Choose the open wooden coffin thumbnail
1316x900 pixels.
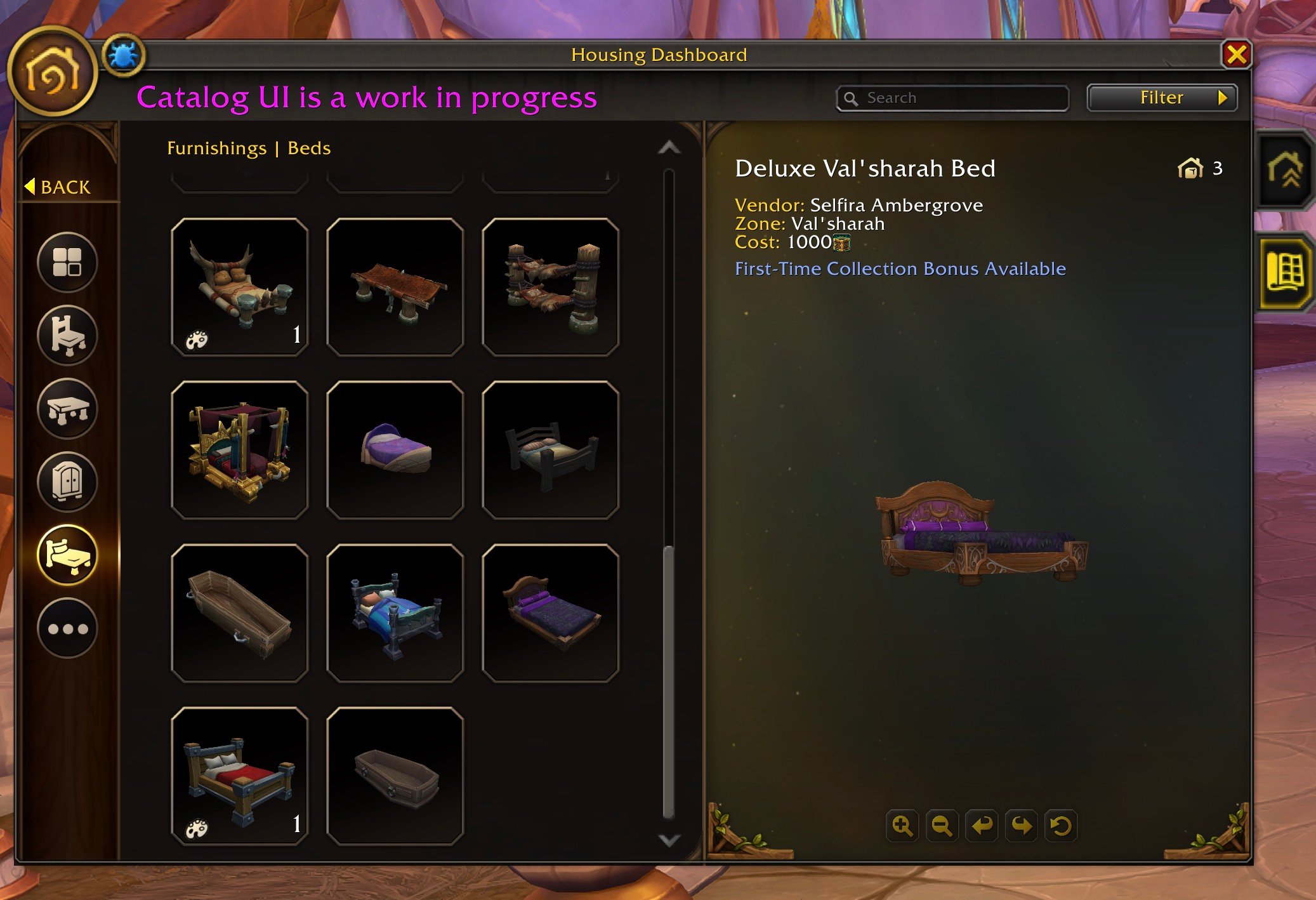coord(239,613)
